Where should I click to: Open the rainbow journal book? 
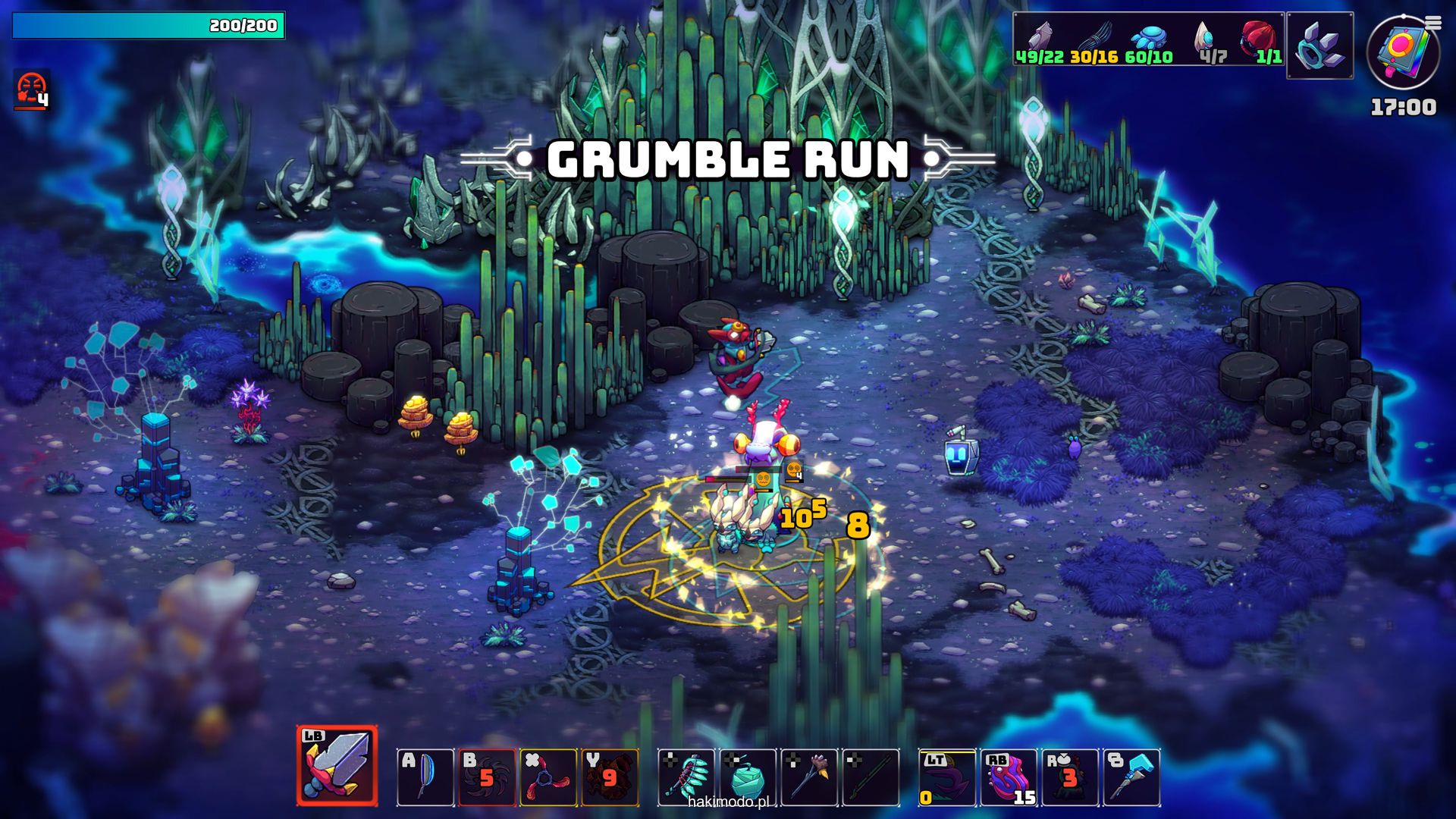(x=1401, y=52)
